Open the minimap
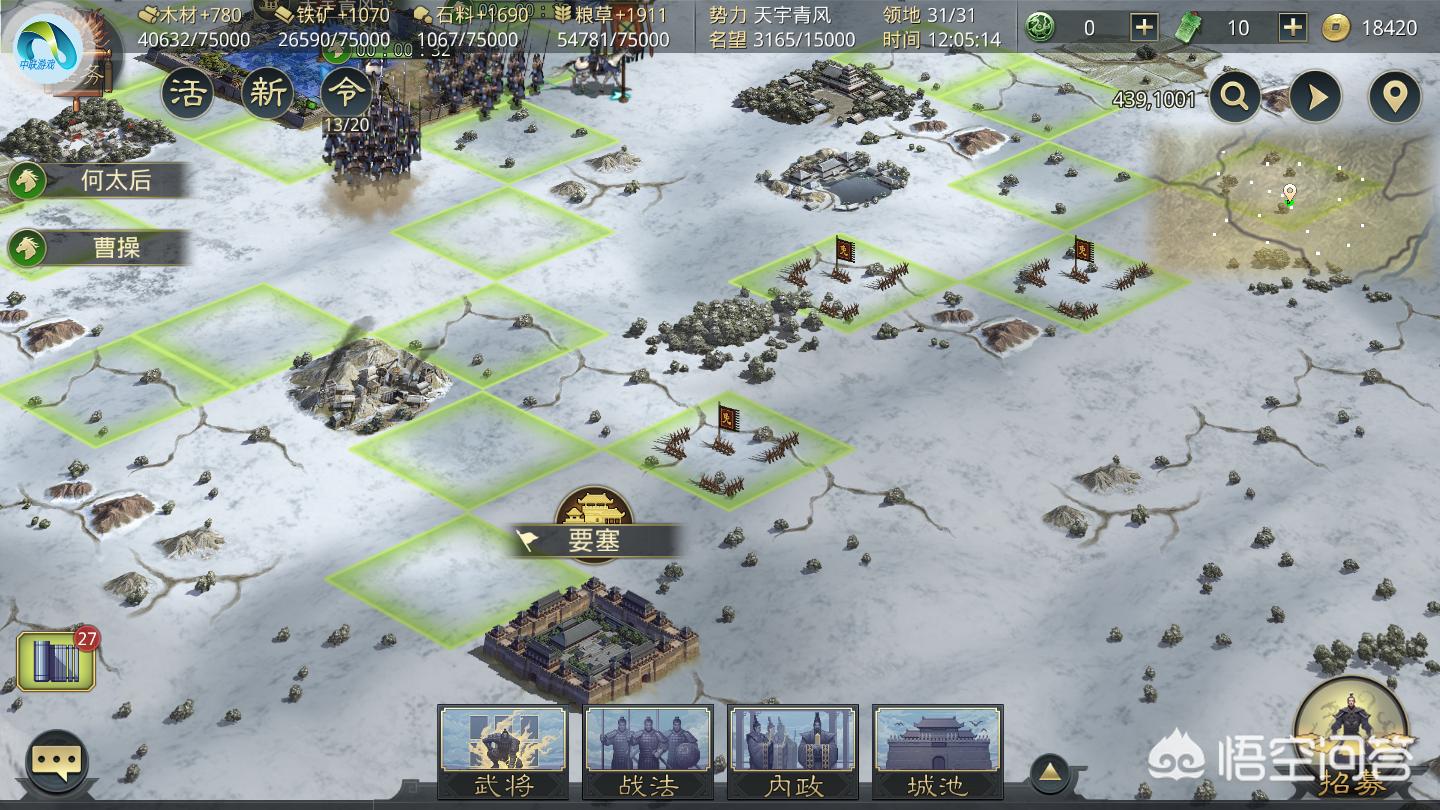1440x810 pixels. [1290, 205]
